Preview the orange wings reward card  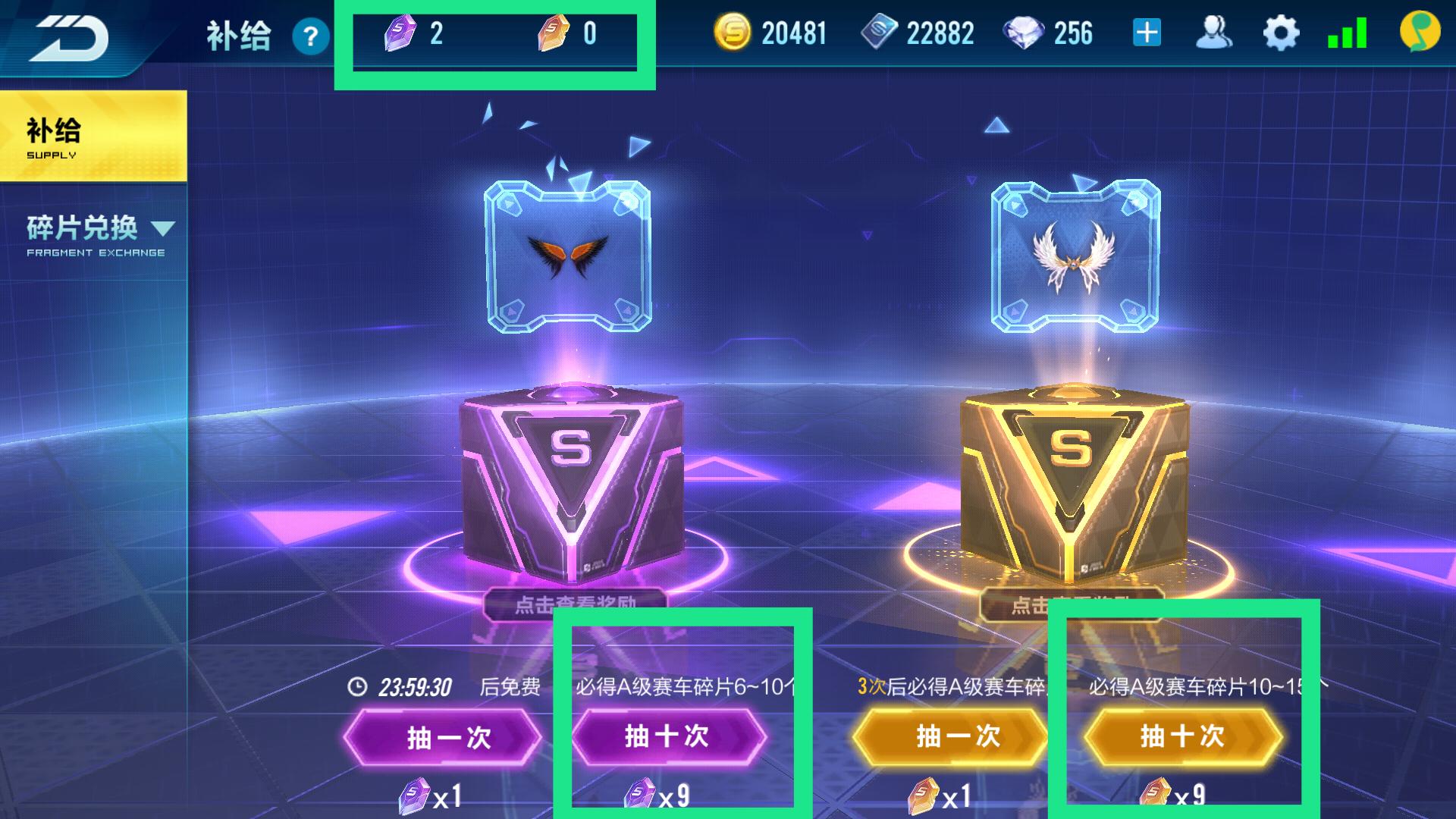point(567,256)
